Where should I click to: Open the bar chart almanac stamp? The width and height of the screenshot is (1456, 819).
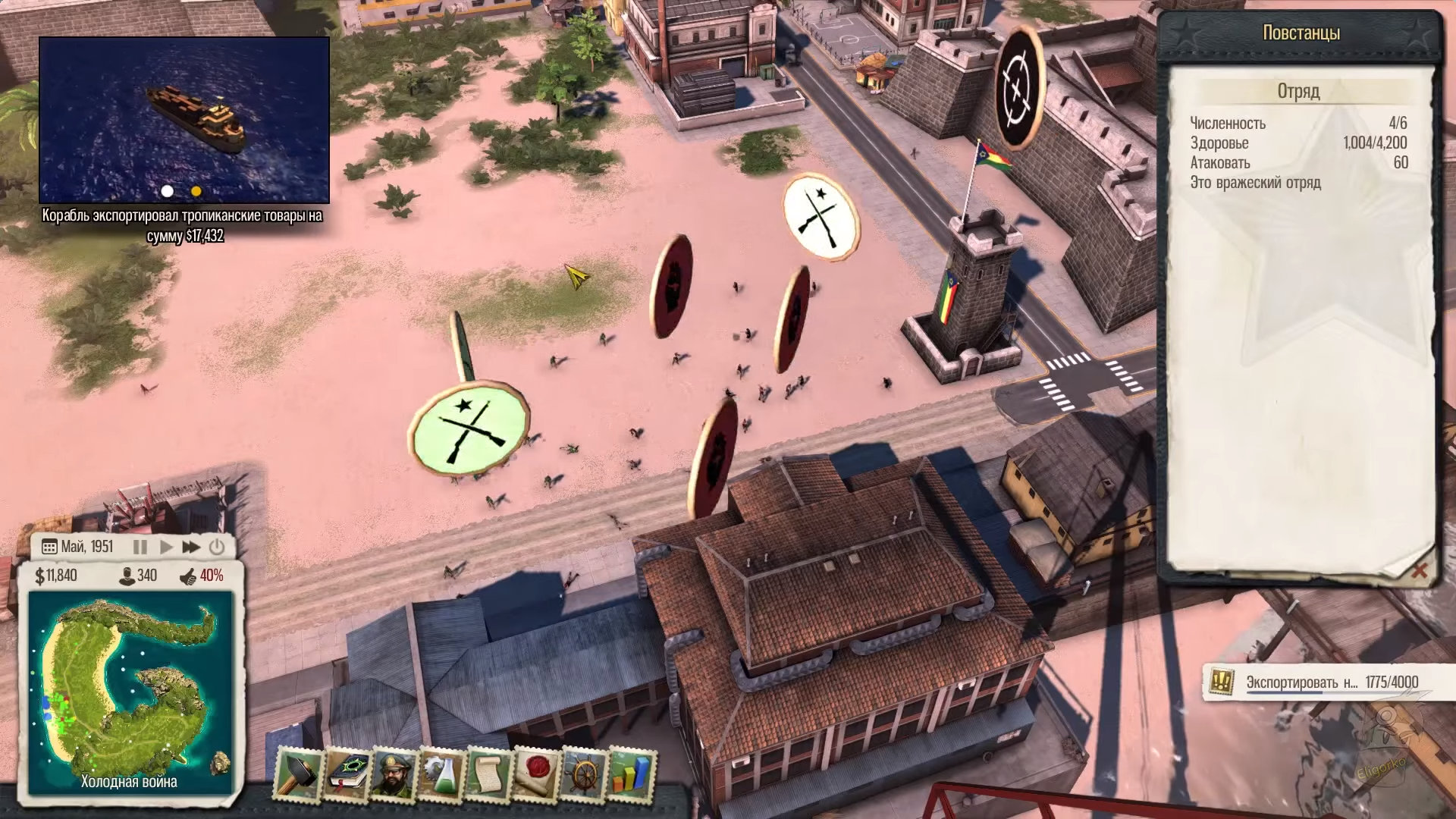click(x=632, y=775)
